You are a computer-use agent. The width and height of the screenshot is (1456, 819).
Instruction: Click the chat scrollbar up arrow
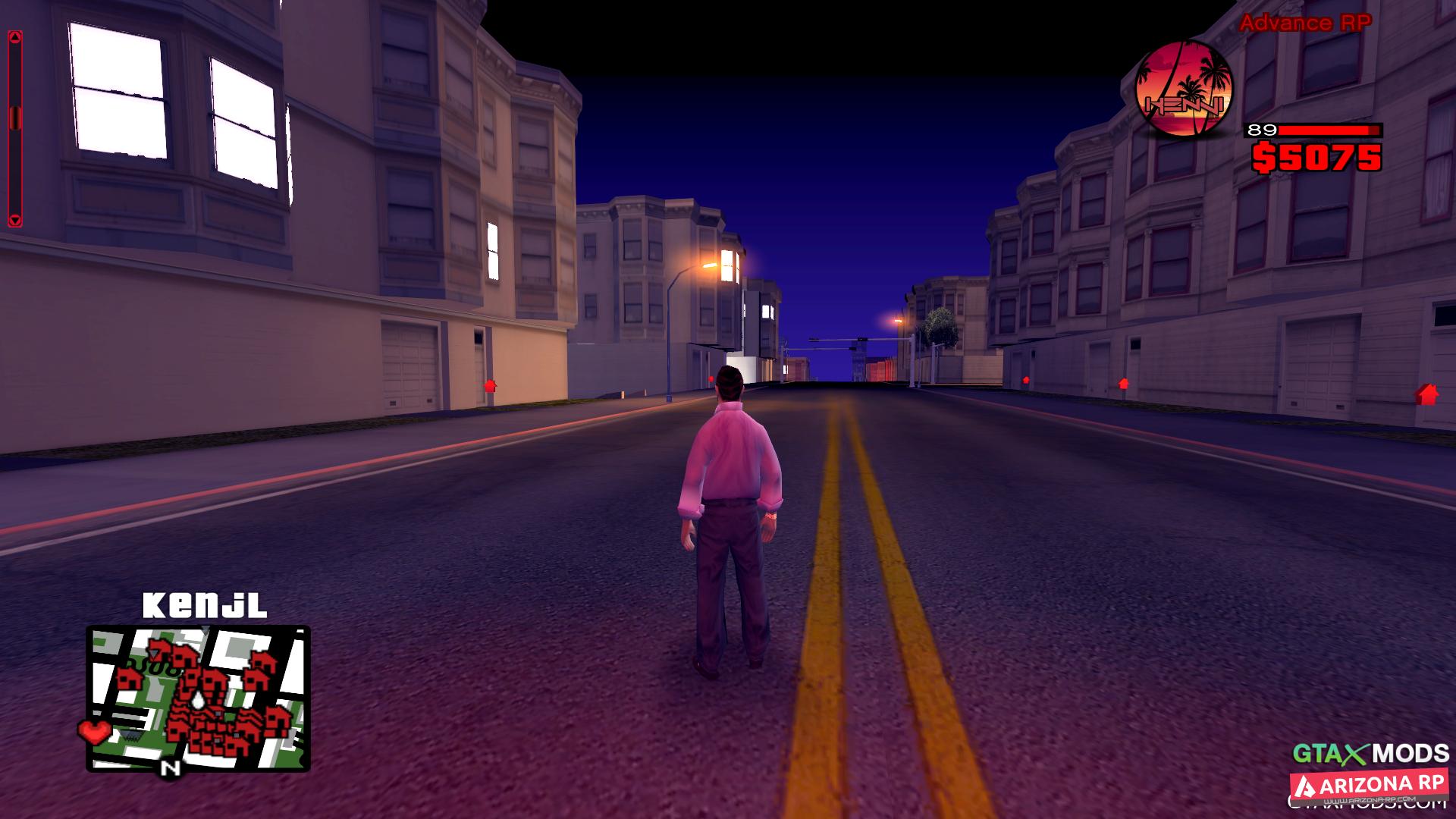click(15, 37)
